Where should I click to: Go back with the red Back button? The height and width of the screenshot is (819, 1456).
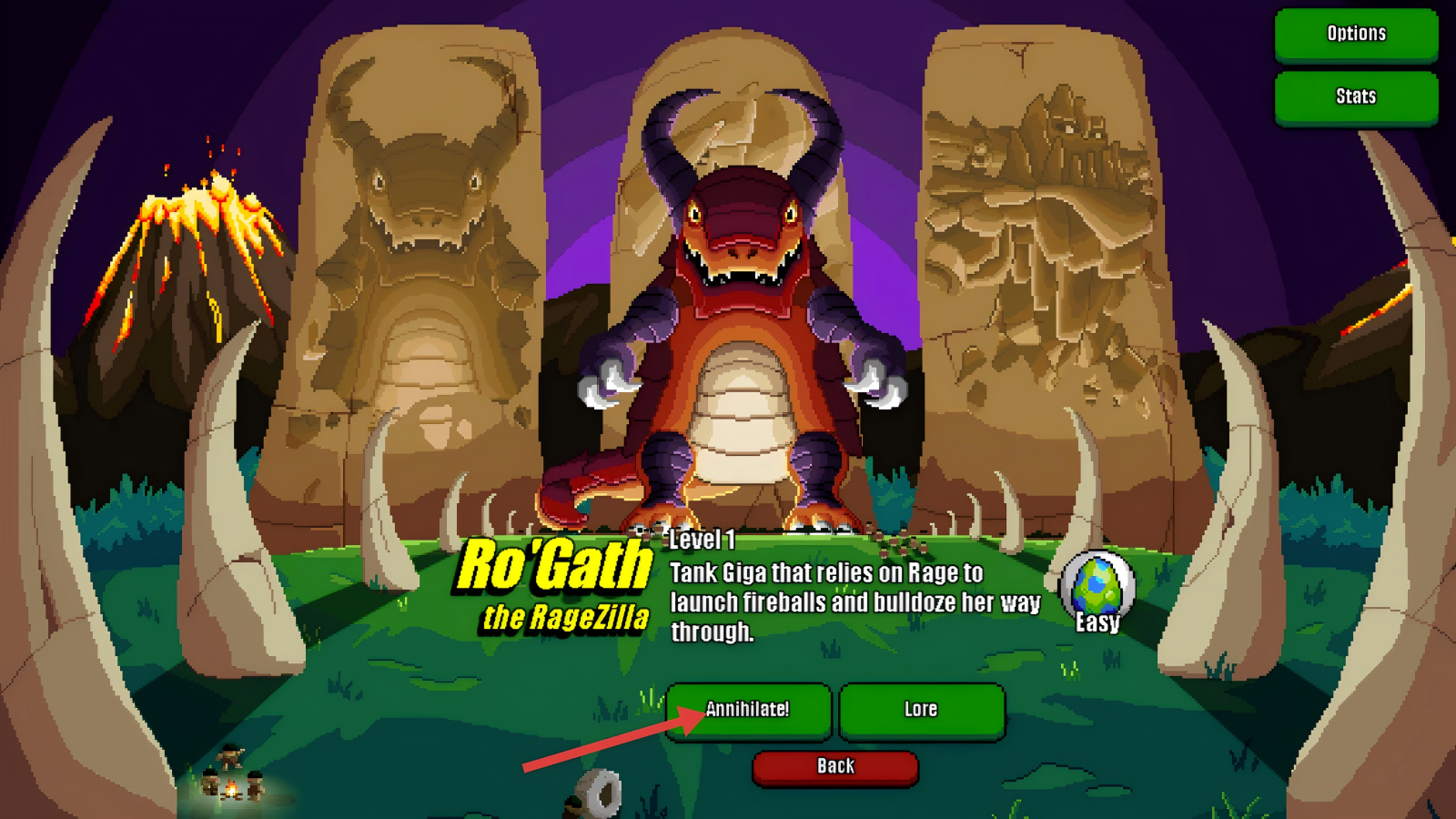(x=835, y=766)
